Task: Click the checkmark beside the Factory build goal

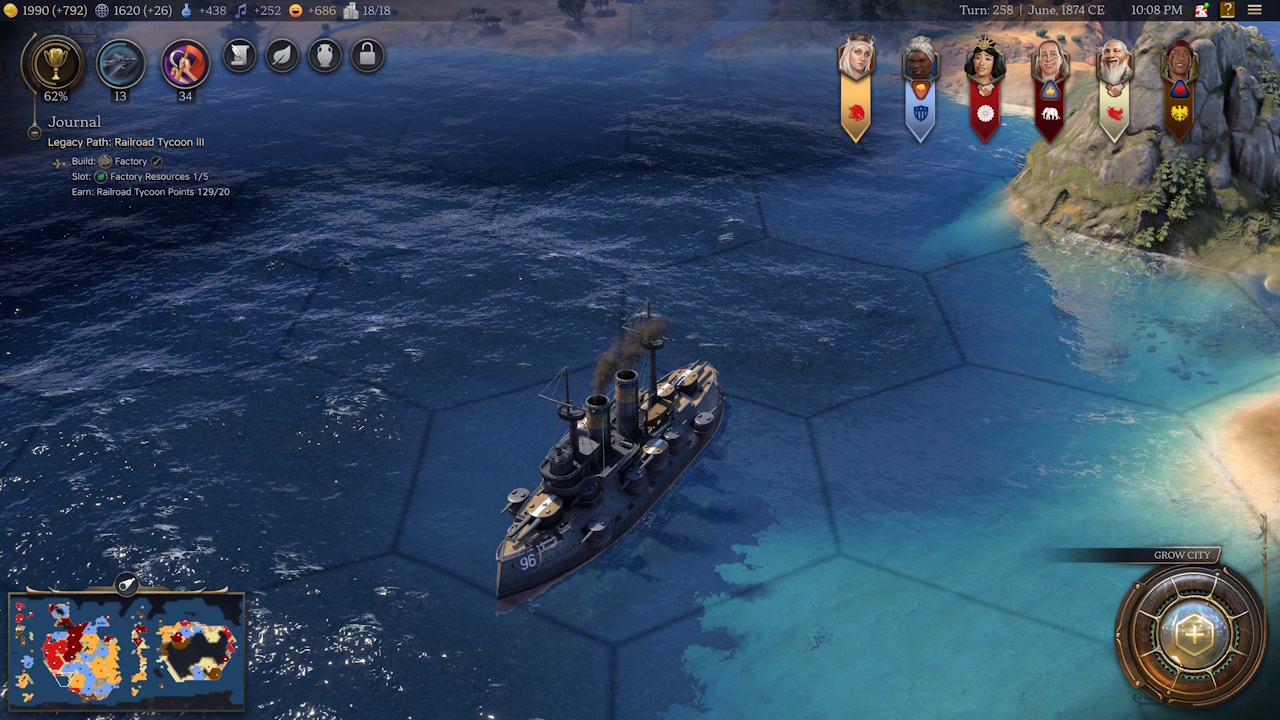Action: tap(155, 162)
